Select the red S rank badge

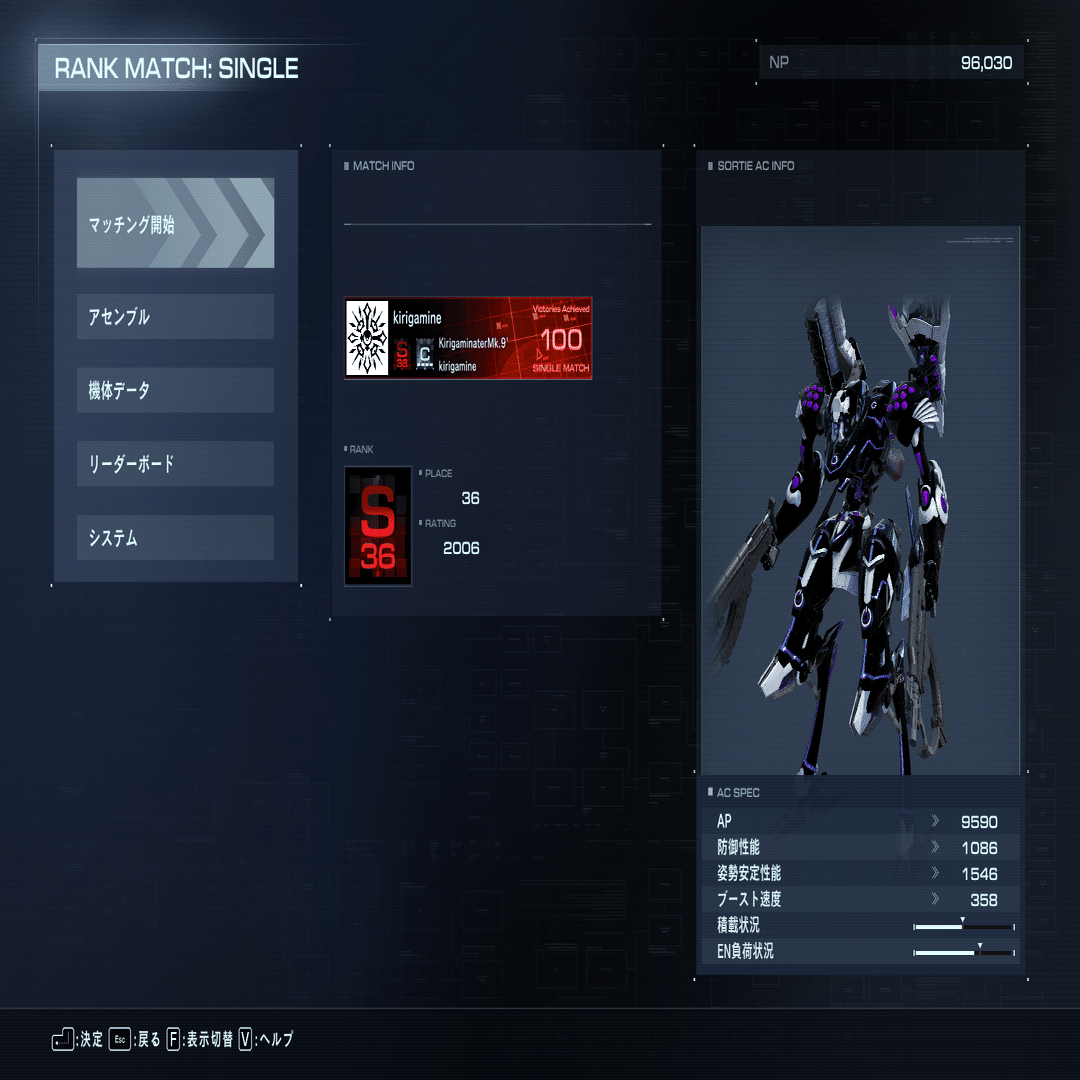tap(378, 526)
